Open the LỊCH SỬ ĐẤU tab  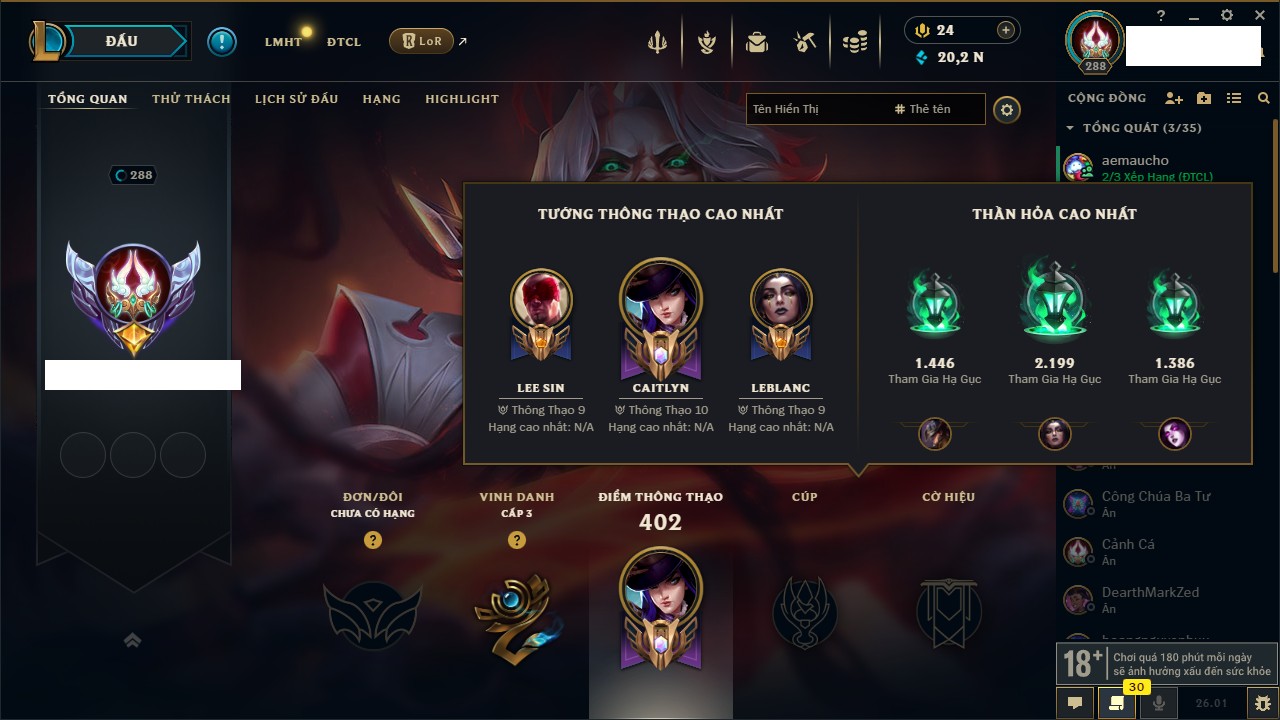coord(296,99)
